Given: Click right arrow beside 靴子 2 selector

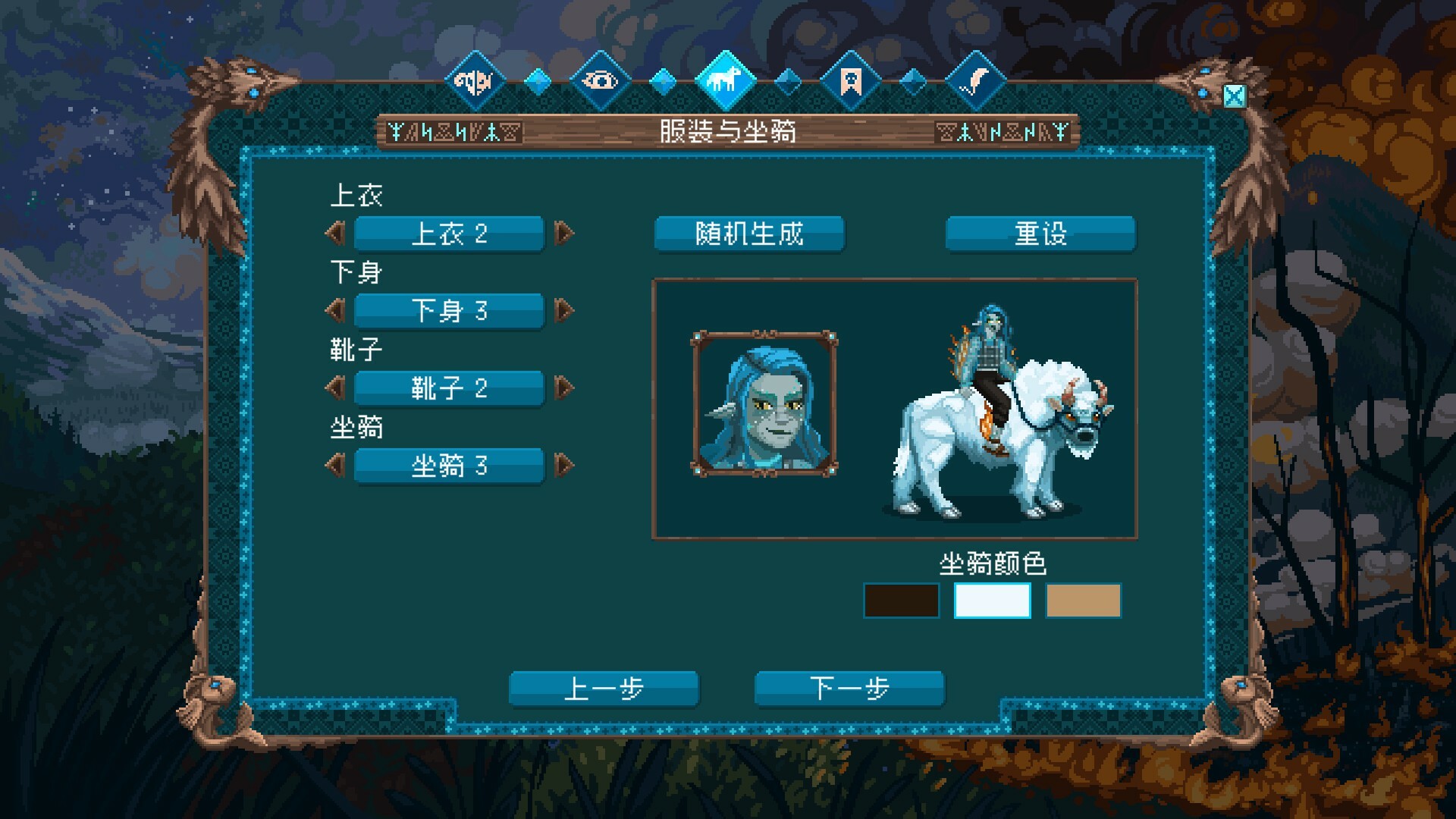Looking at the screenshot, I should [562, 388].
